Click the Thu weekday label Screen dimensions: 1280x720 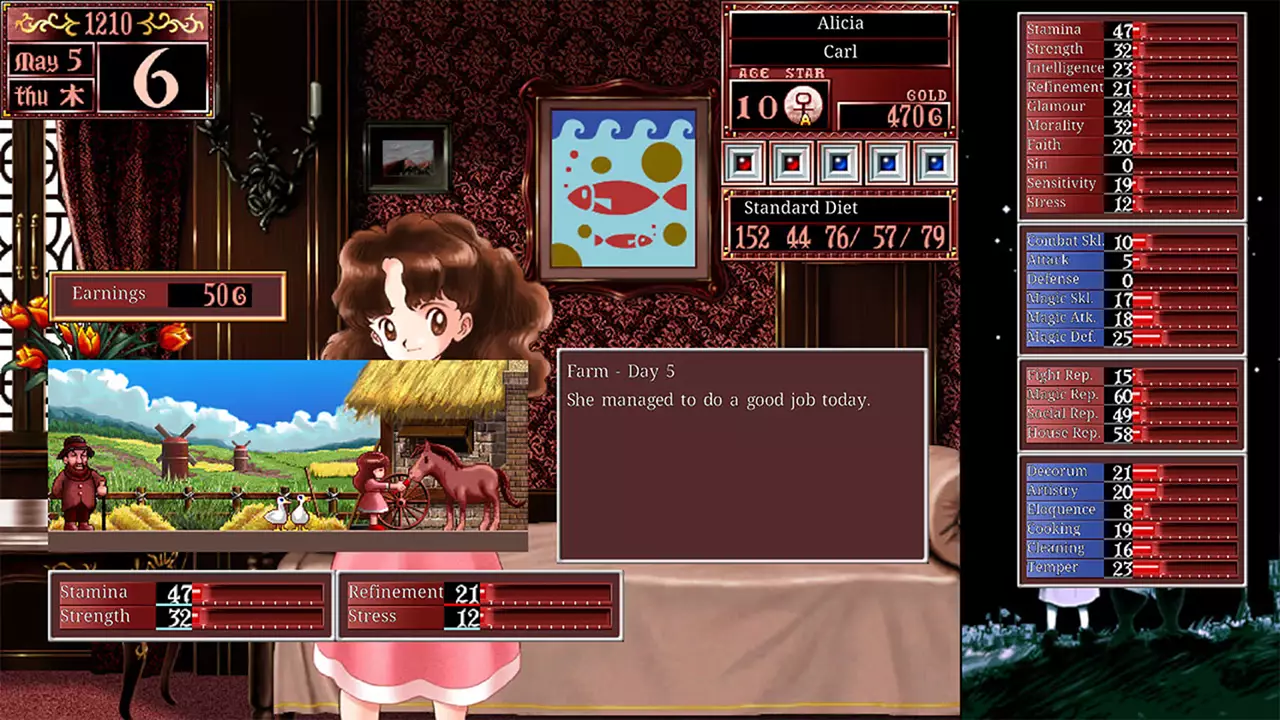[x=48, y=95]
